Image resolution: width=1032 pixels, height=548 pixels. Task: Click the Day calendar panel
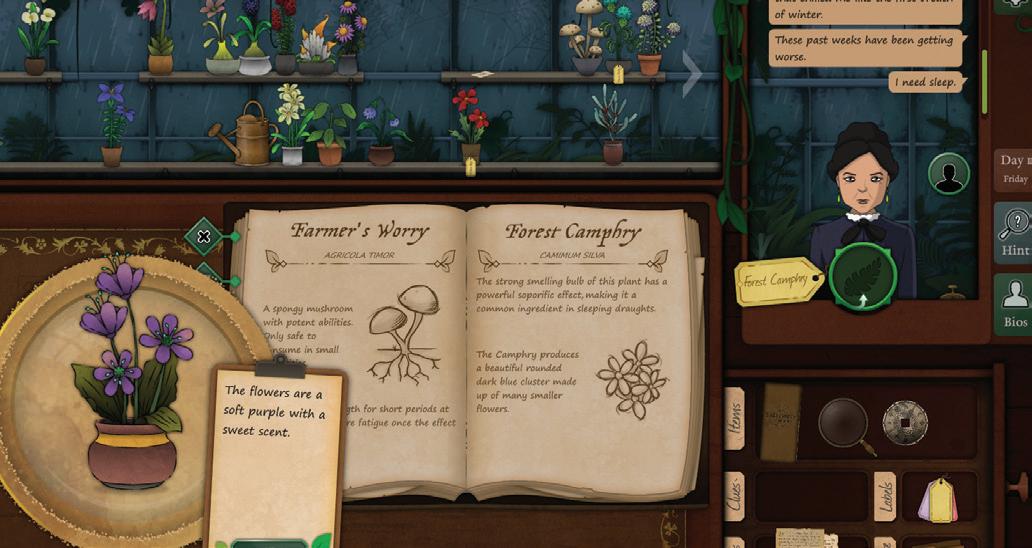click(x=1013, y=169)
